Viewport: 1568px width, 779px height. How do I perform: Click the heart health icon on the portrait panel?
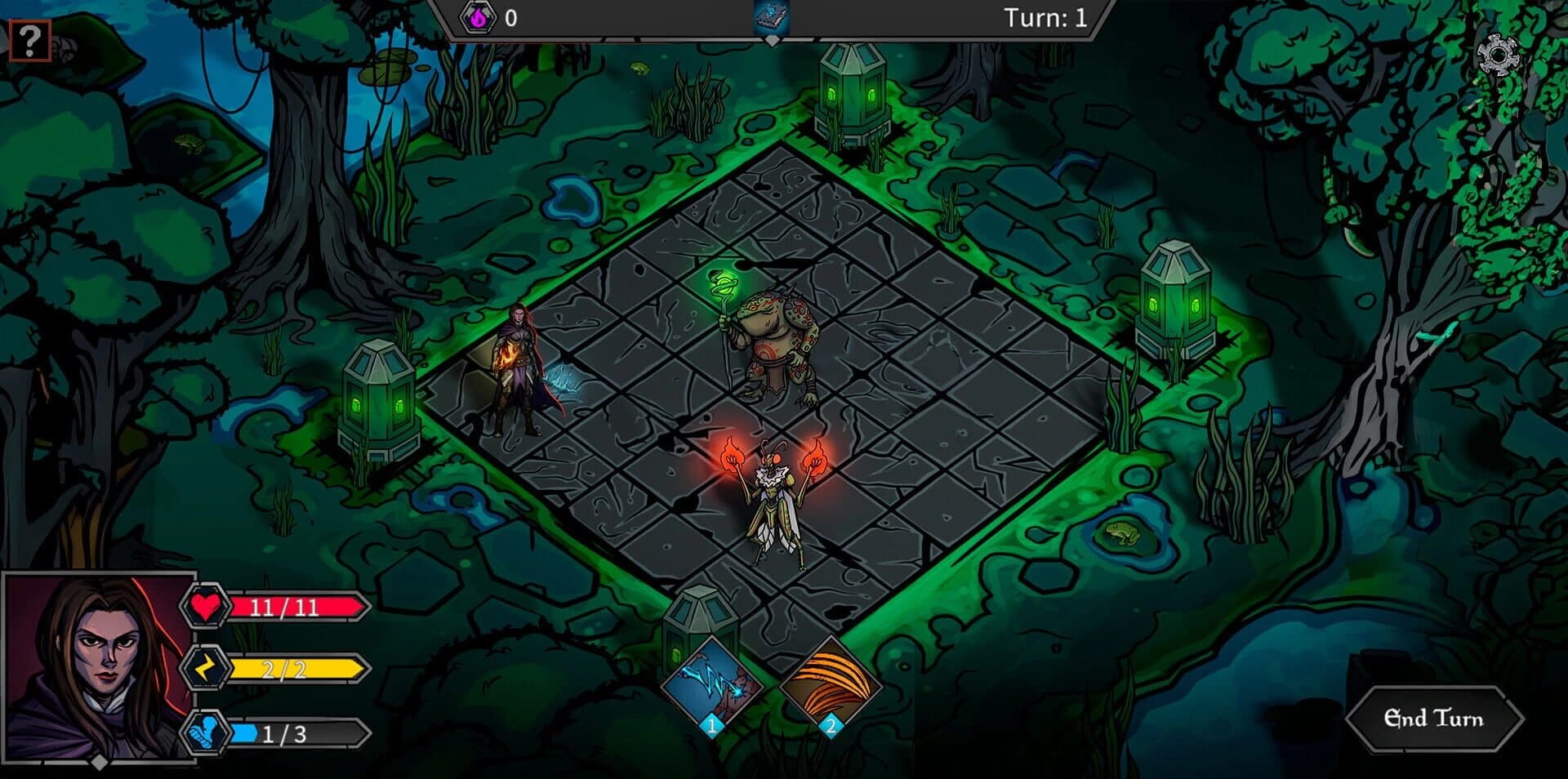pyautogui.click(x=207, y=606)
